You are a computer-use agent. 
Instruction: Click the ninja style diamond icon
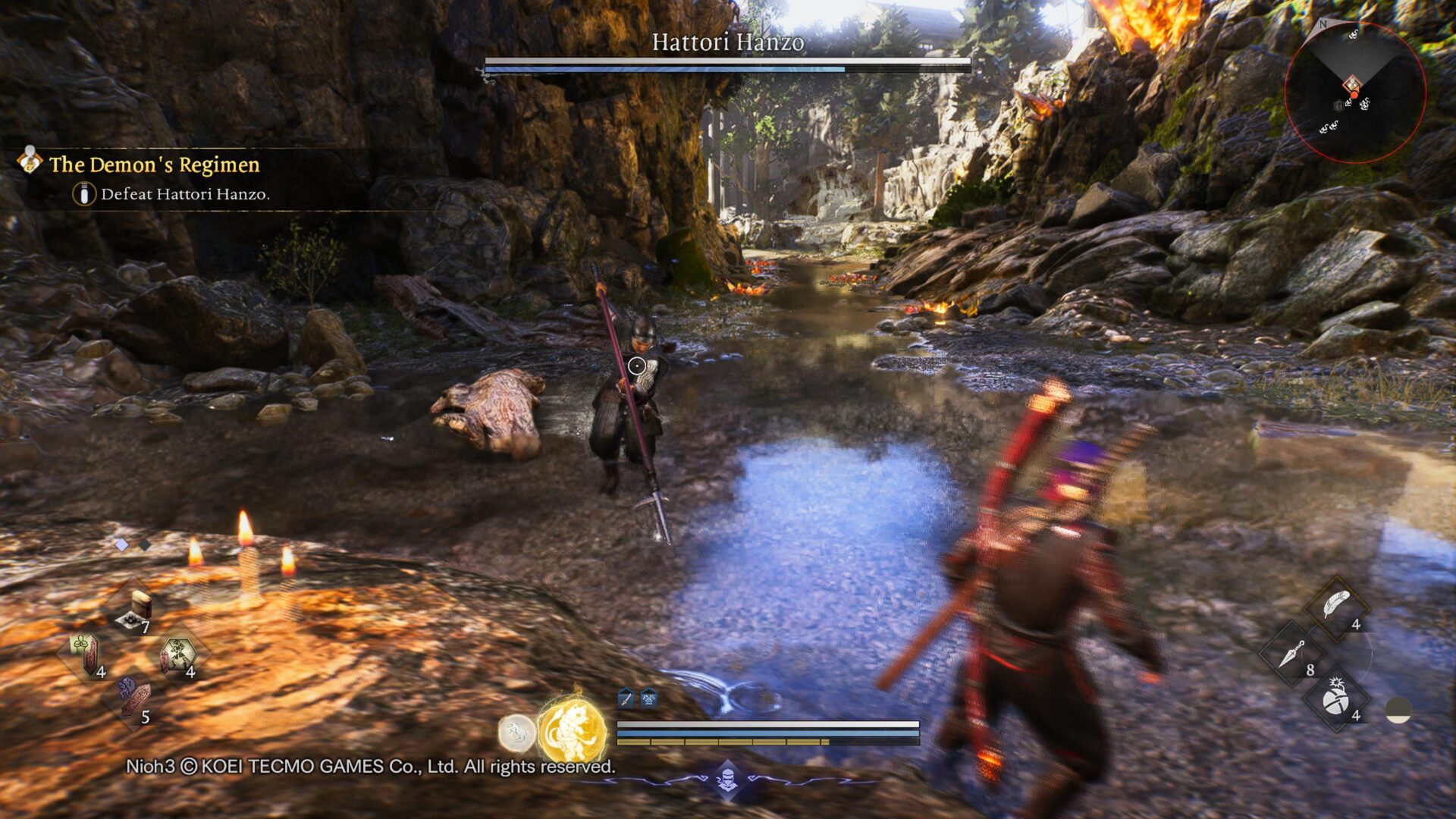tap(727, 779)
